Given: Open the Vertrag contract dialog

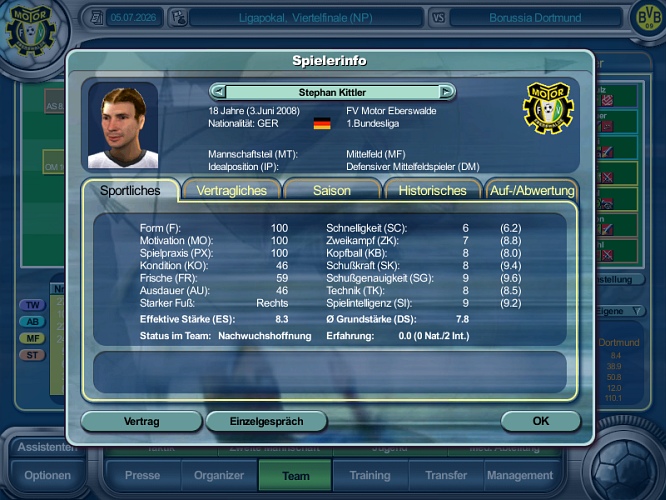Looking at the screenshot, I should pos(141,422).
